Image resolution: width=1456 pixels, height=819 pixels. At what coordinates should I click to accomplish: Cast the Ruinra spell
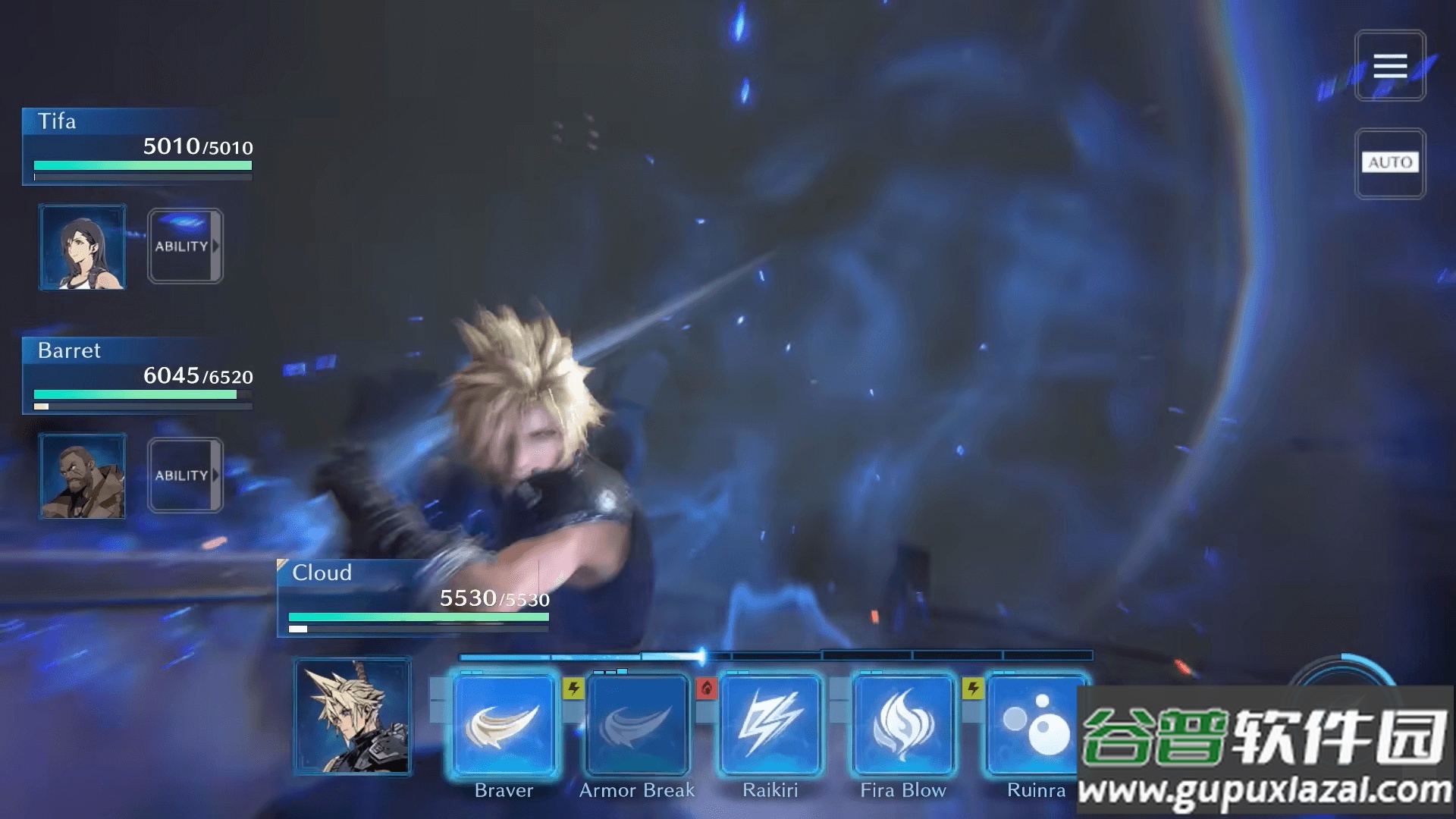click(x=1035, y=724)
